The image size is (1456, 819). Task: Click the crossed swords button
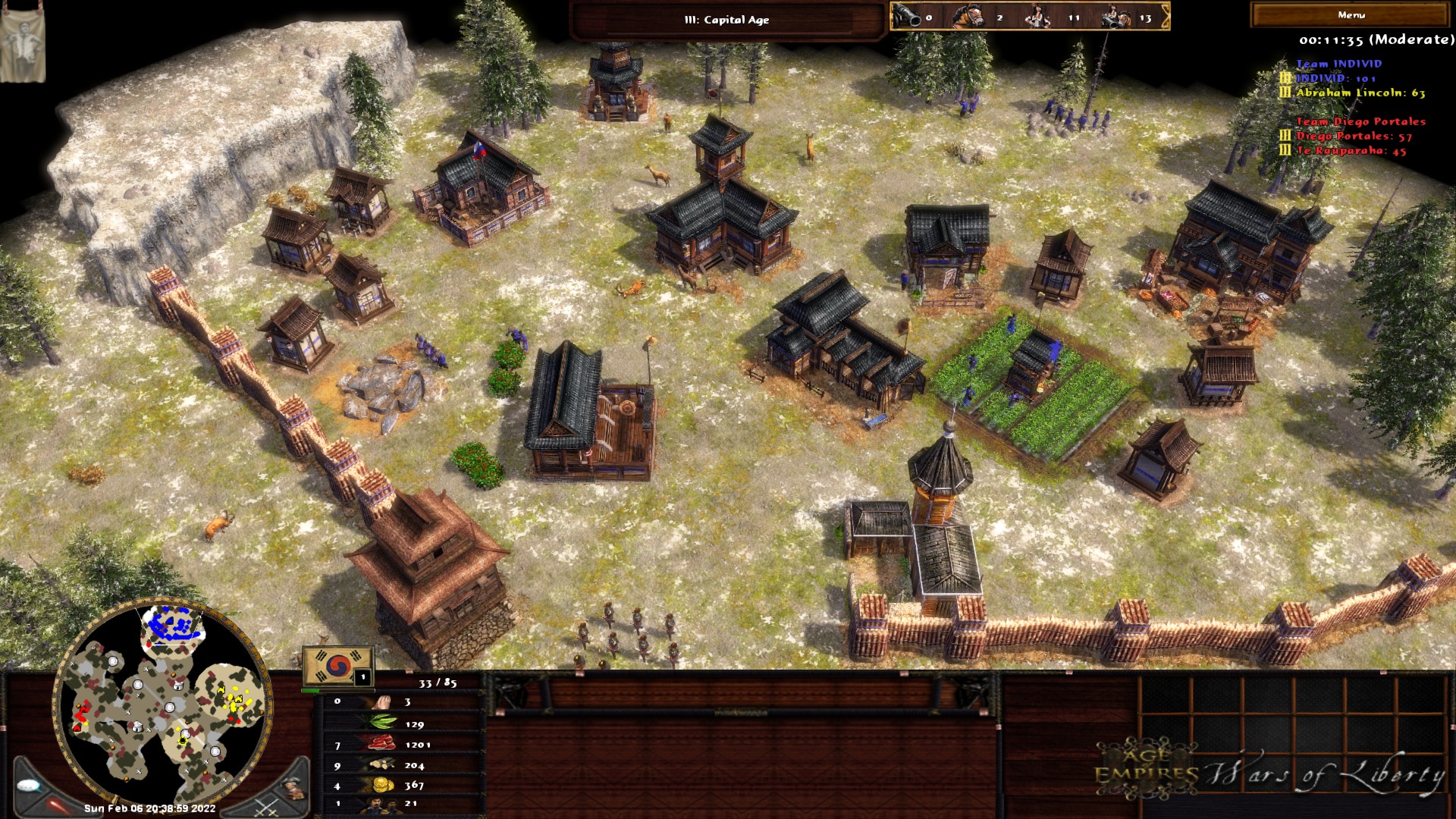click(266, 805)
